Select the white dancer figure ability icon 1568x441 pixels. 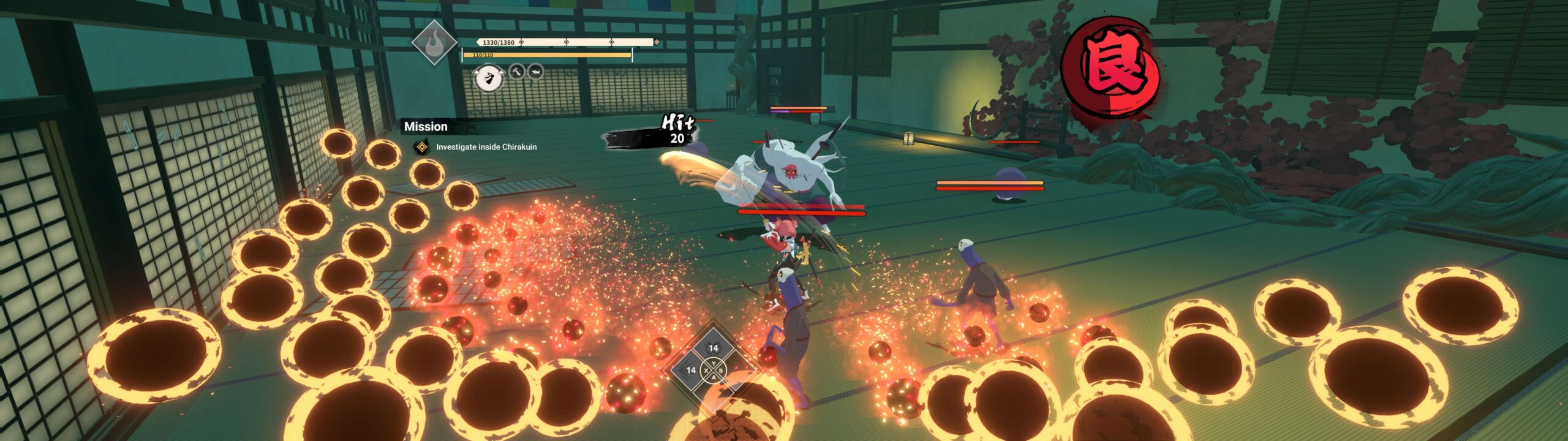tap(489, 78)
